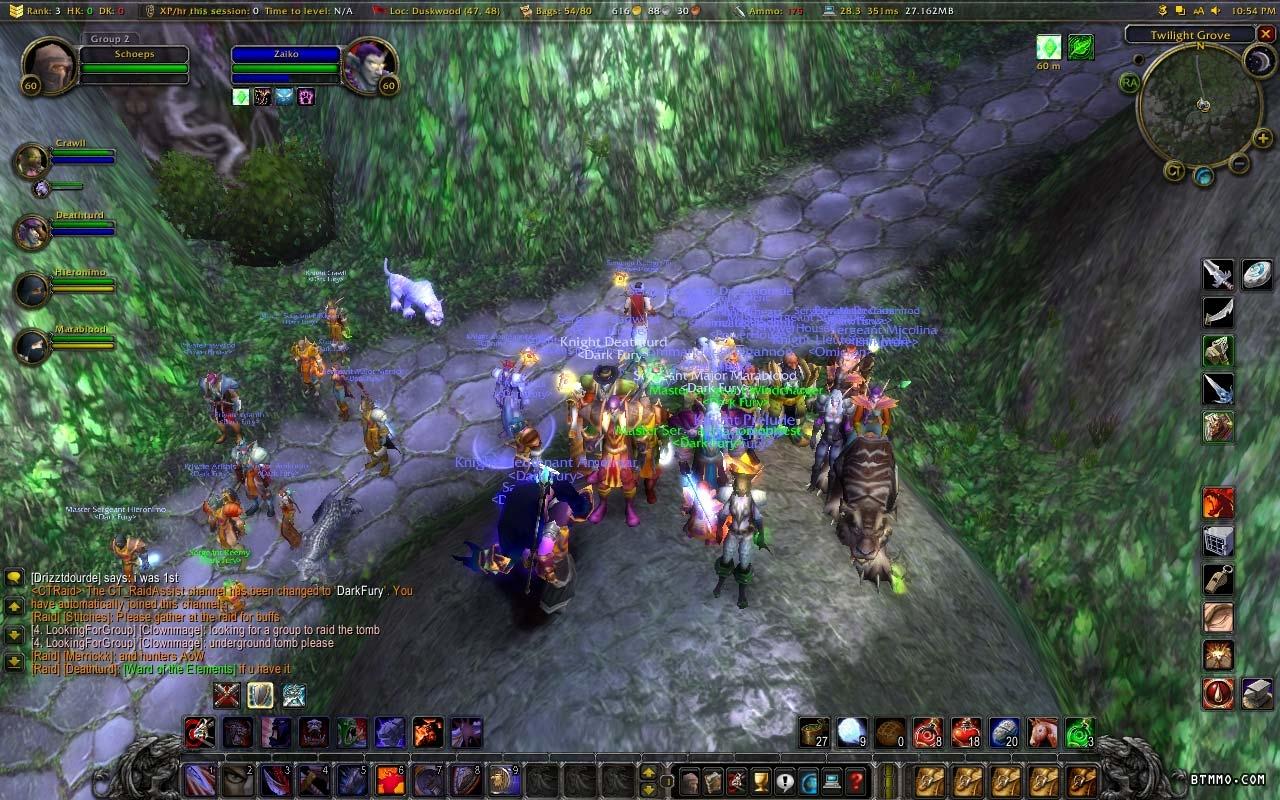The width and height of the screenshot is (1280, 800).
Task: Use the red potion with 18 charges
Action: (x=966, y=733)
